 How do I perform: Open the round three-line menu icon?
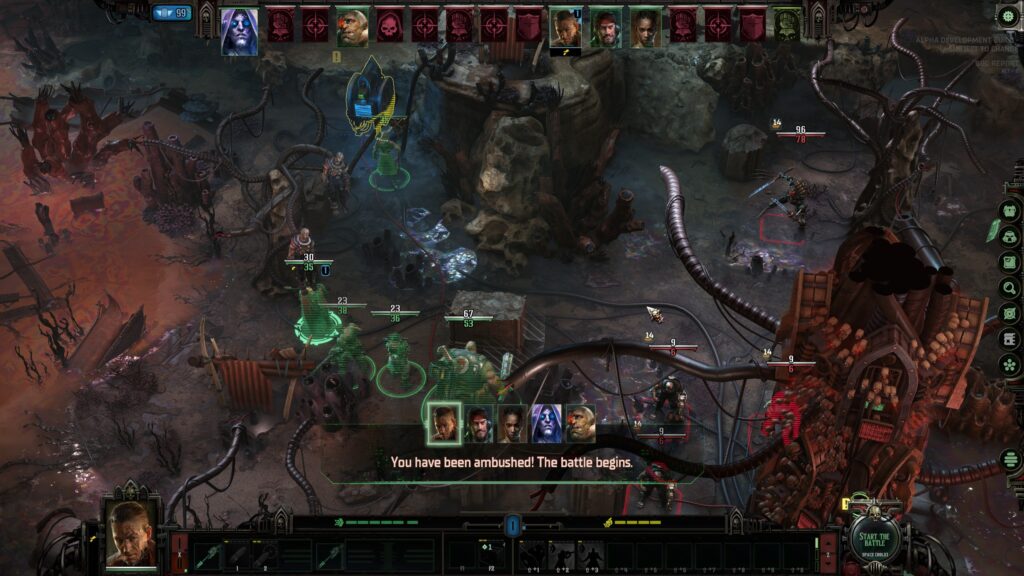coord(1010,461)
